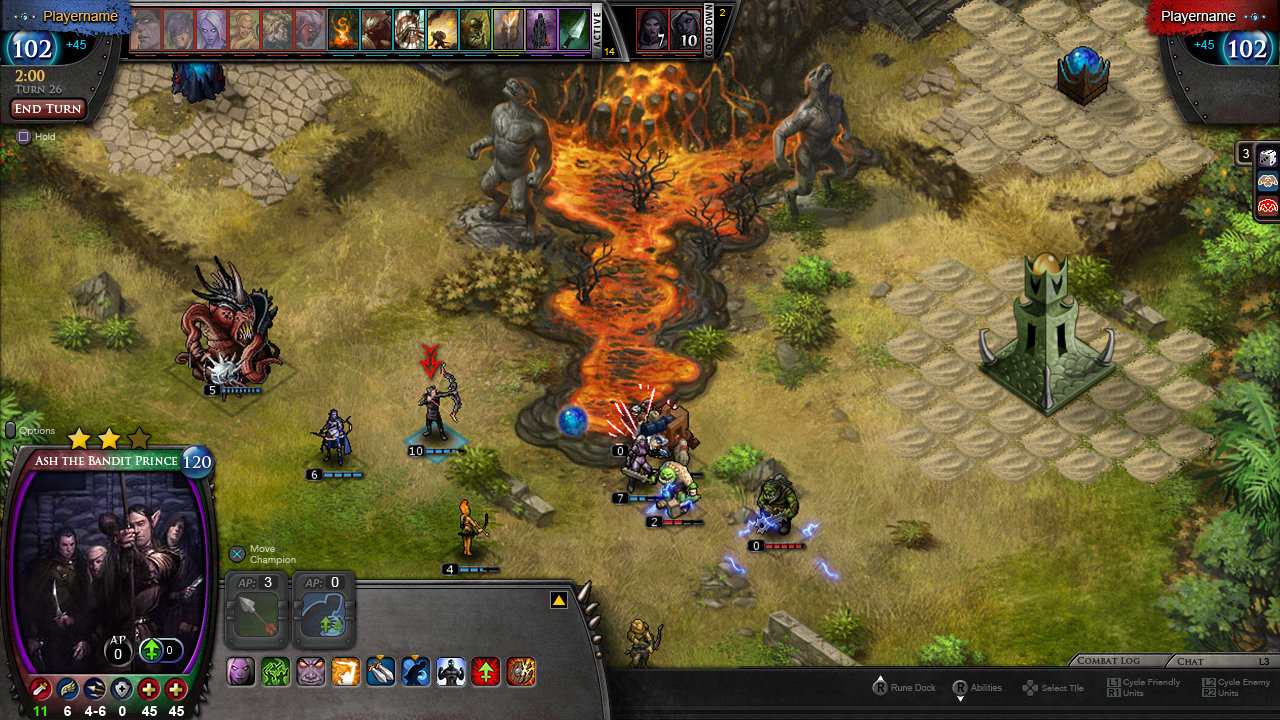Pick the campfire rune in the active dock
Image resolution: width=1280 pixels, height=720 pixels.
click(343, 30)
